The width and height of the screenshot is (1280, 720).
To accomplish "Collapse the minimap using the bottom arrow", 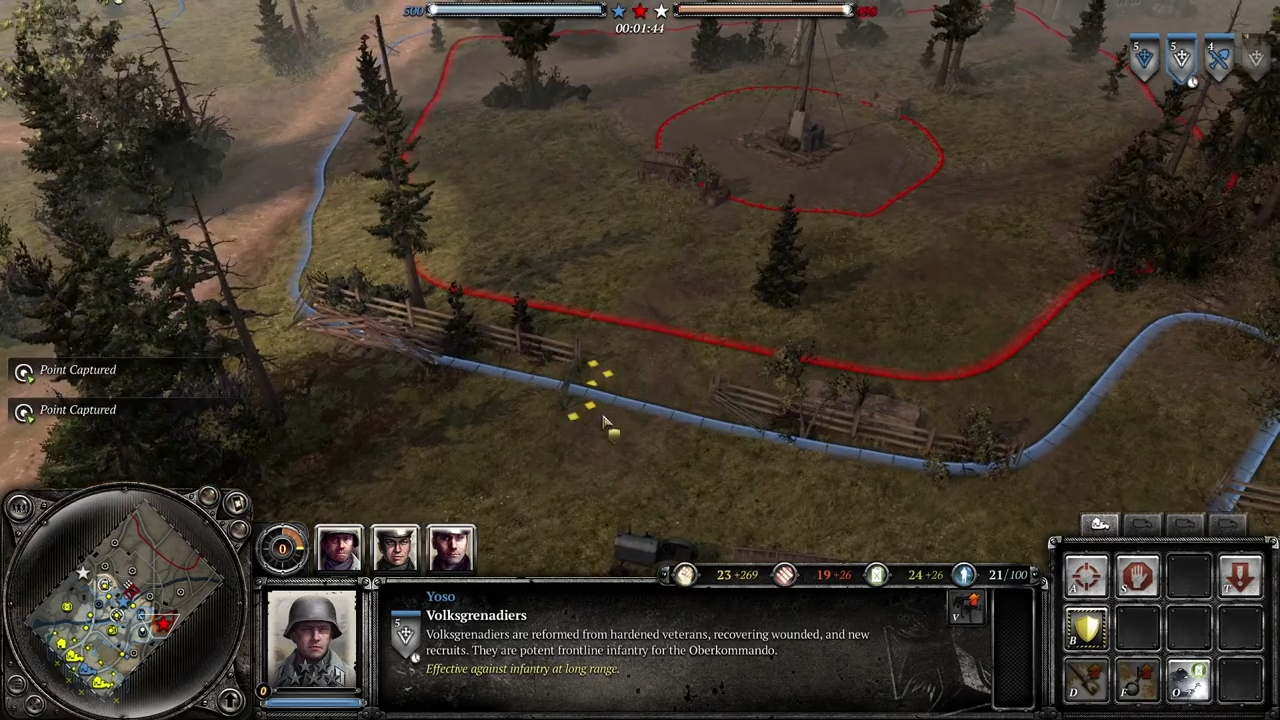I will [230, 700].
